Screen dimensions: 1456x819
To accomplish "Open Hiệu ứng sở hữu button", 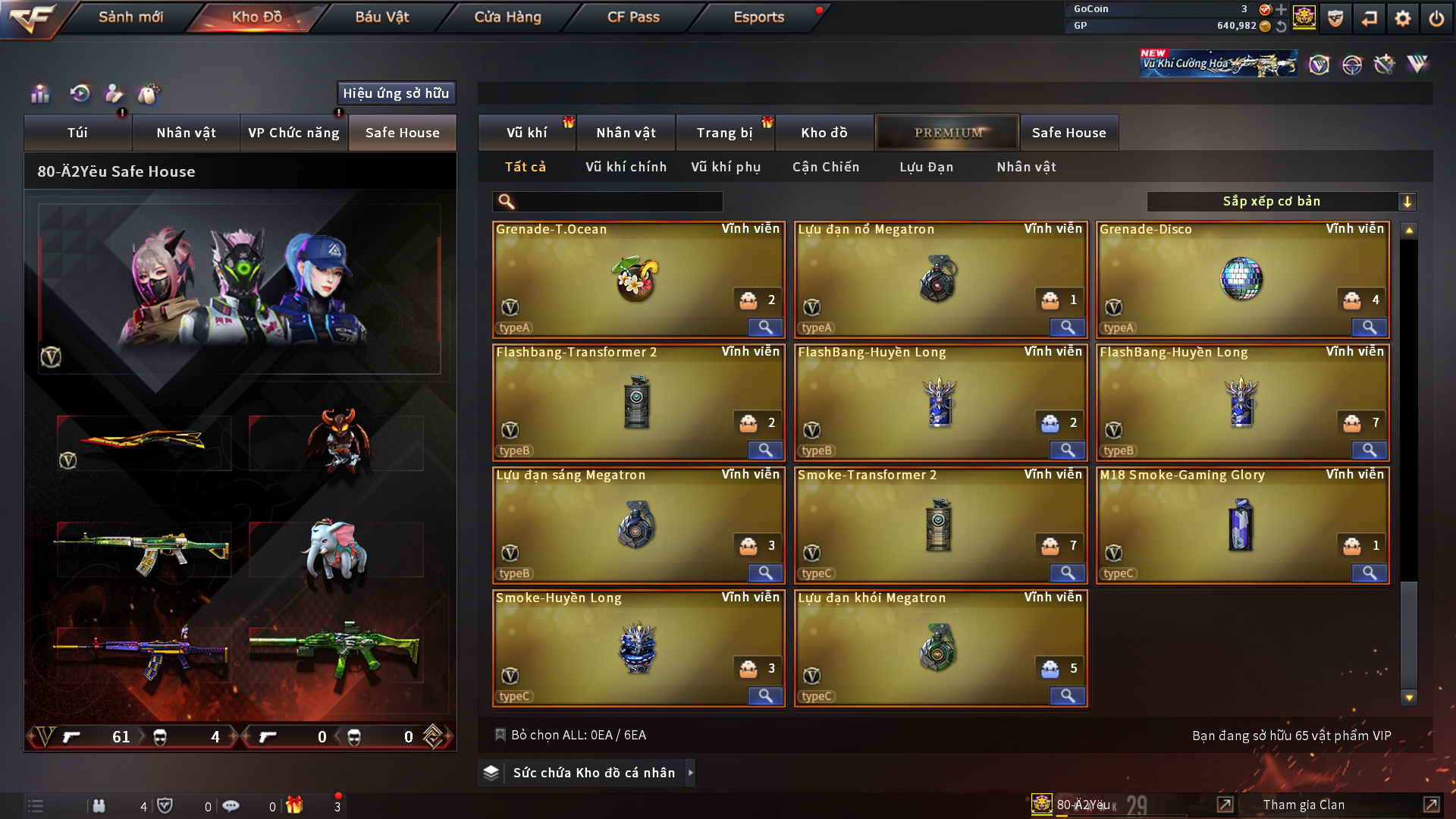I will (x=396, y=93).
